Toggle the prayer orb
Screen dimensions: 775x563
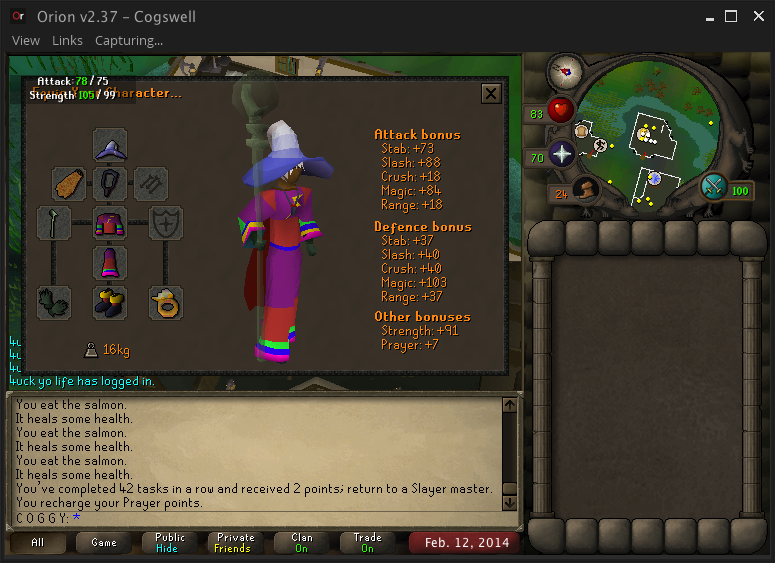pos(561,154)
